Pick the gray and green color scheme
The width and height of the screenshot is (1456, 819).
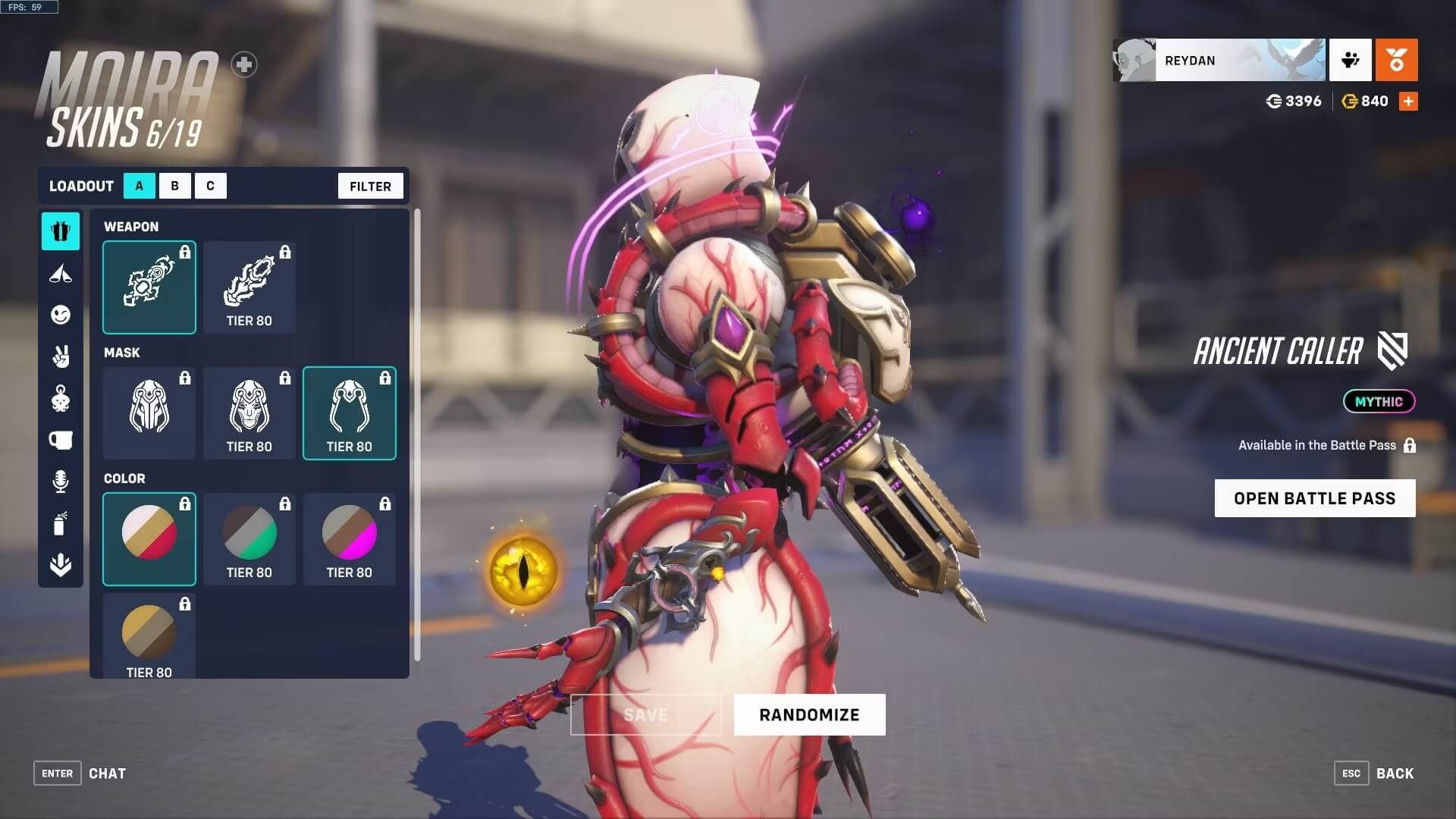249,539
